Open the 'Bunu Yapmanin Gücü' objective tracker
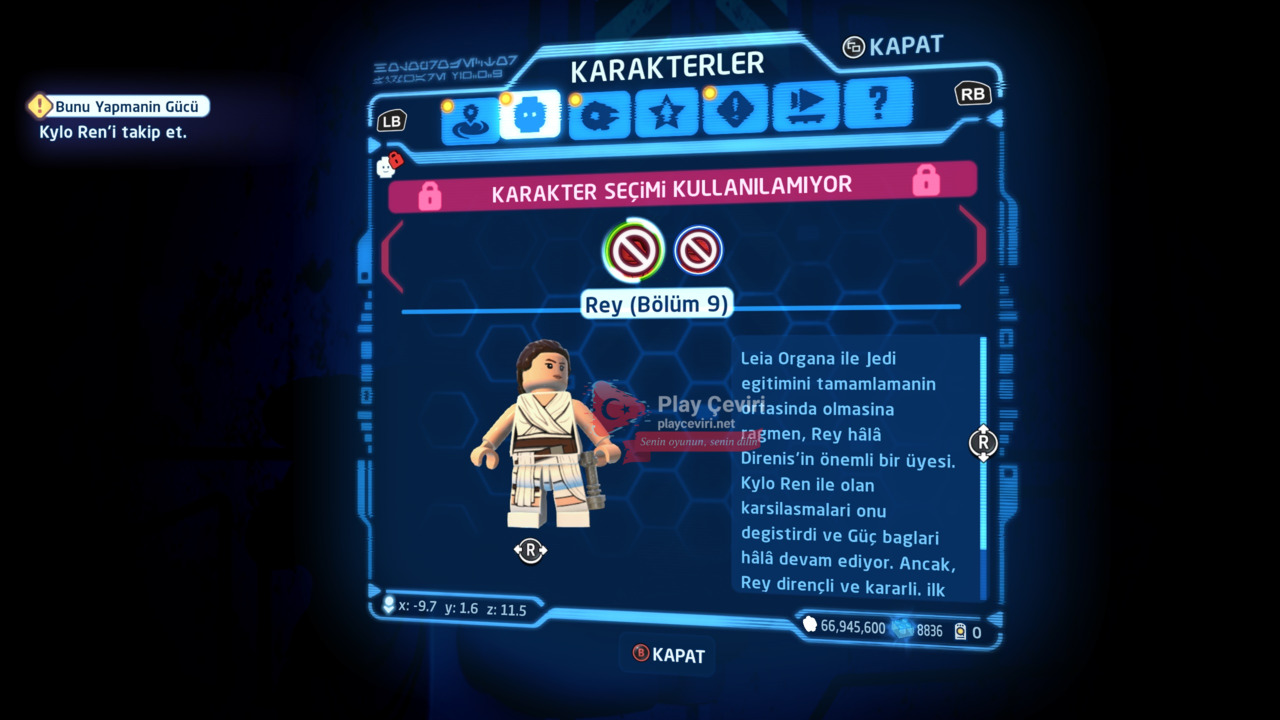This screenshot has height=720, width=1280. [x=120, y=107]
